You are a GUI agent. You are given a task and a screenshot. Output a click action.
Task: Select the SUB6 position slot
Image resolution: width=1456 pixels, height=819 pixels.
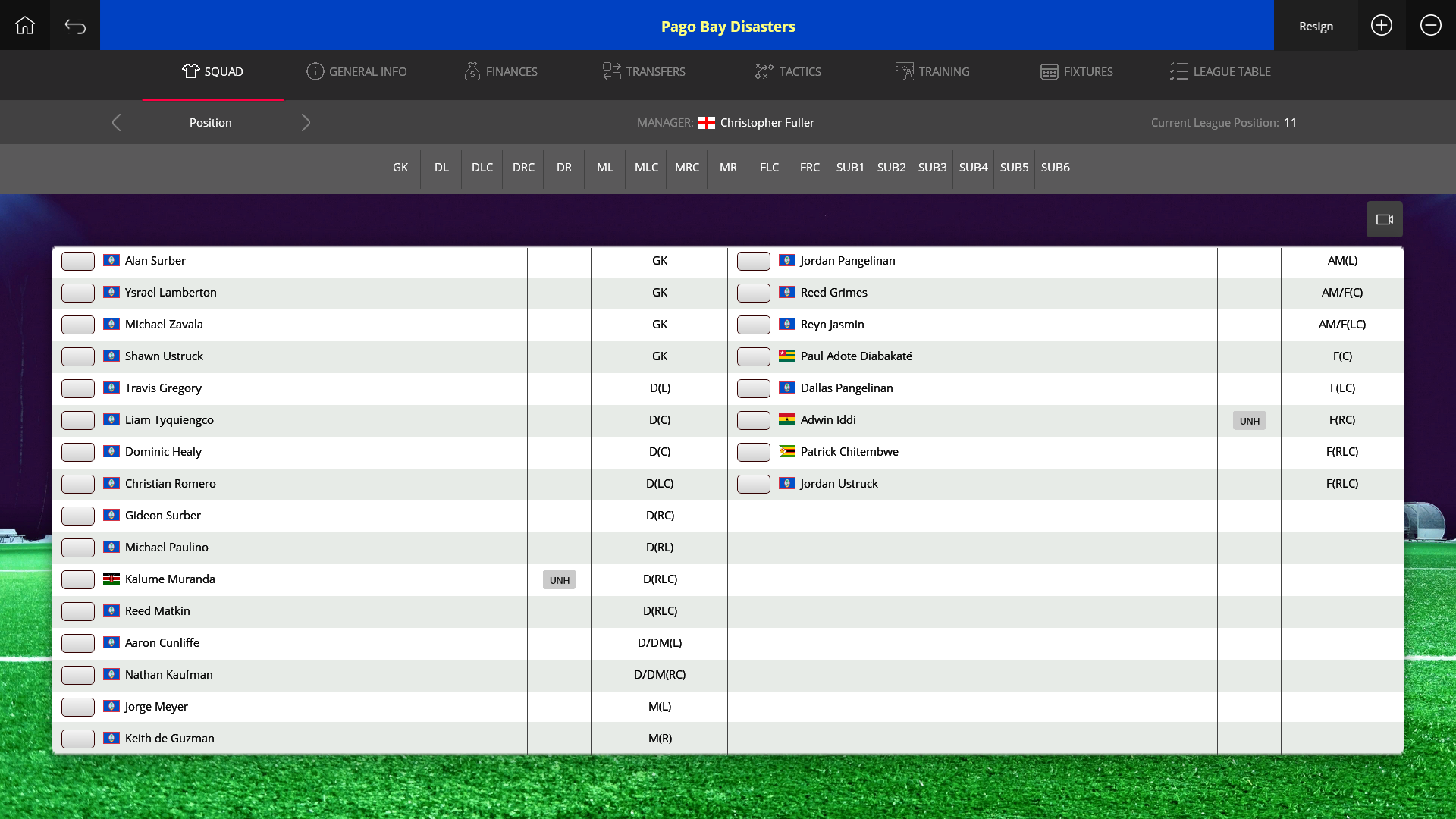point(1055,168)
